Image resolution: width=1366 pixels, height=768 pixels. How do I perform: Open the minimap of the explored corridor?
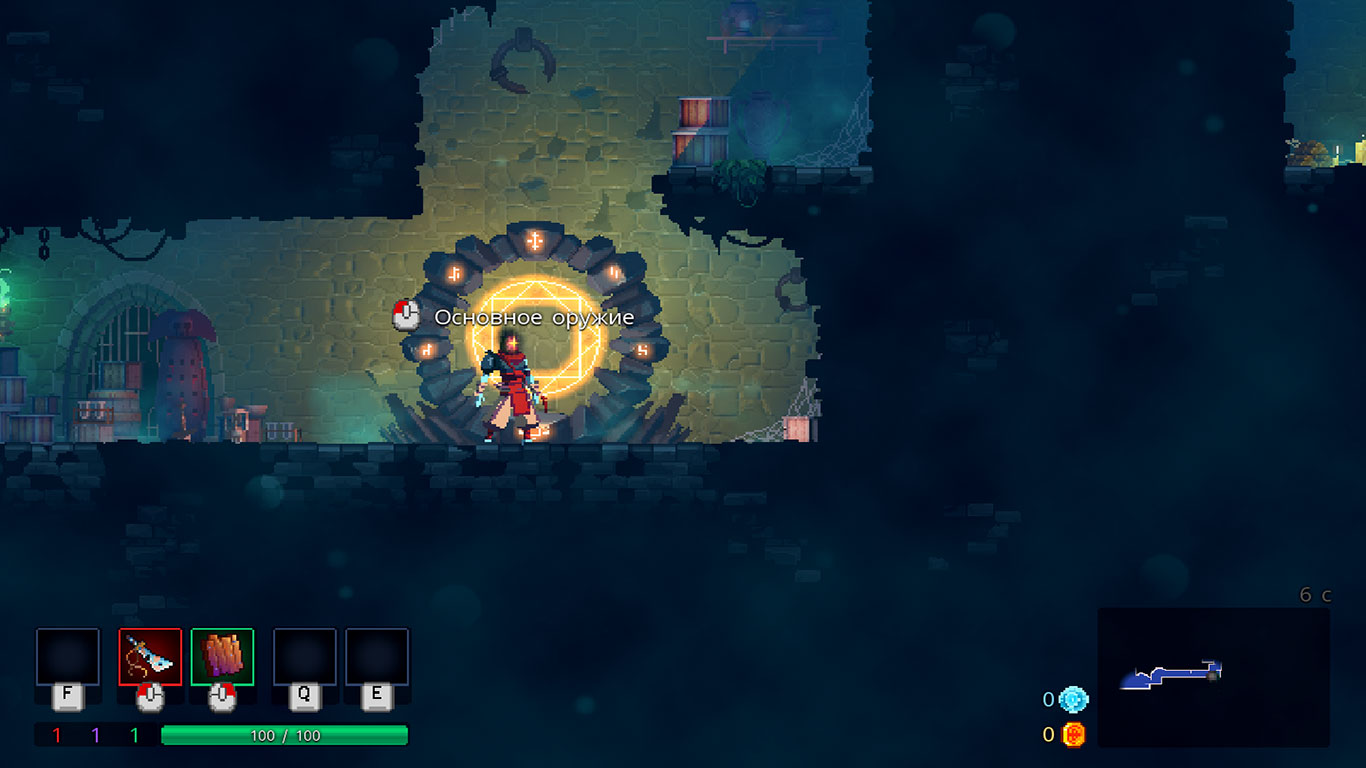pos(1213,677)
